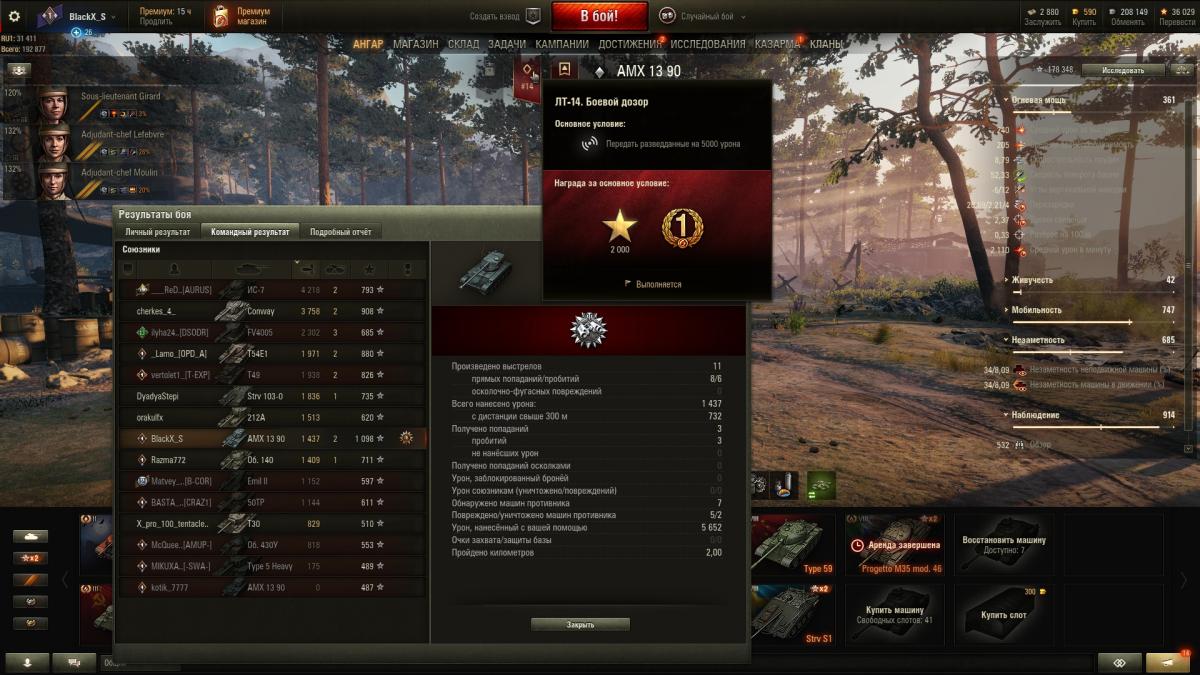Show the «ДОСТИЖЕНИЯ» achievements page
Image resolution: width=1200 pixels, height=675 pixels.
coord(631,44)
